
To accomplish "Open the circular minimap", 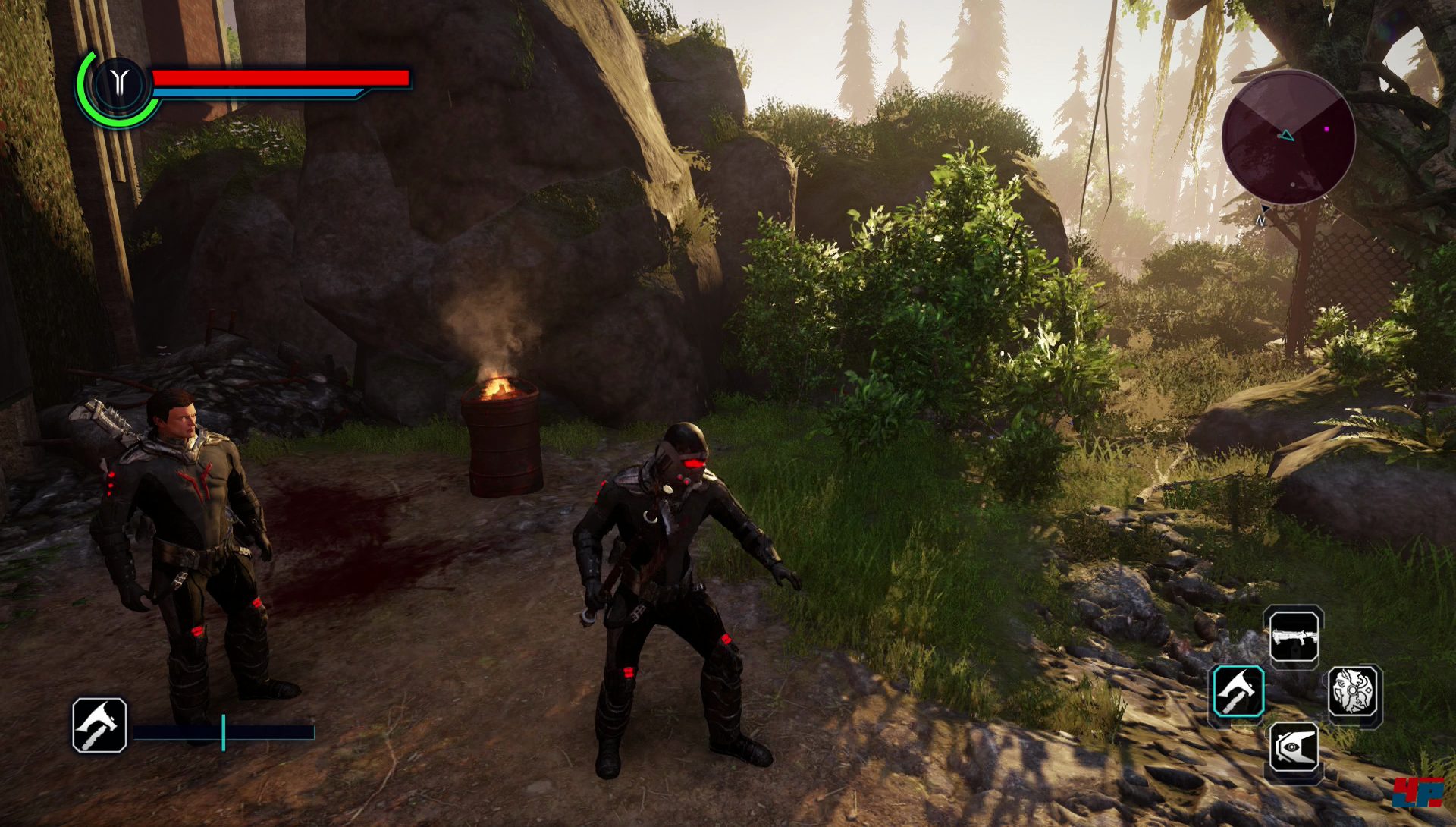I will click(1288, 137).
